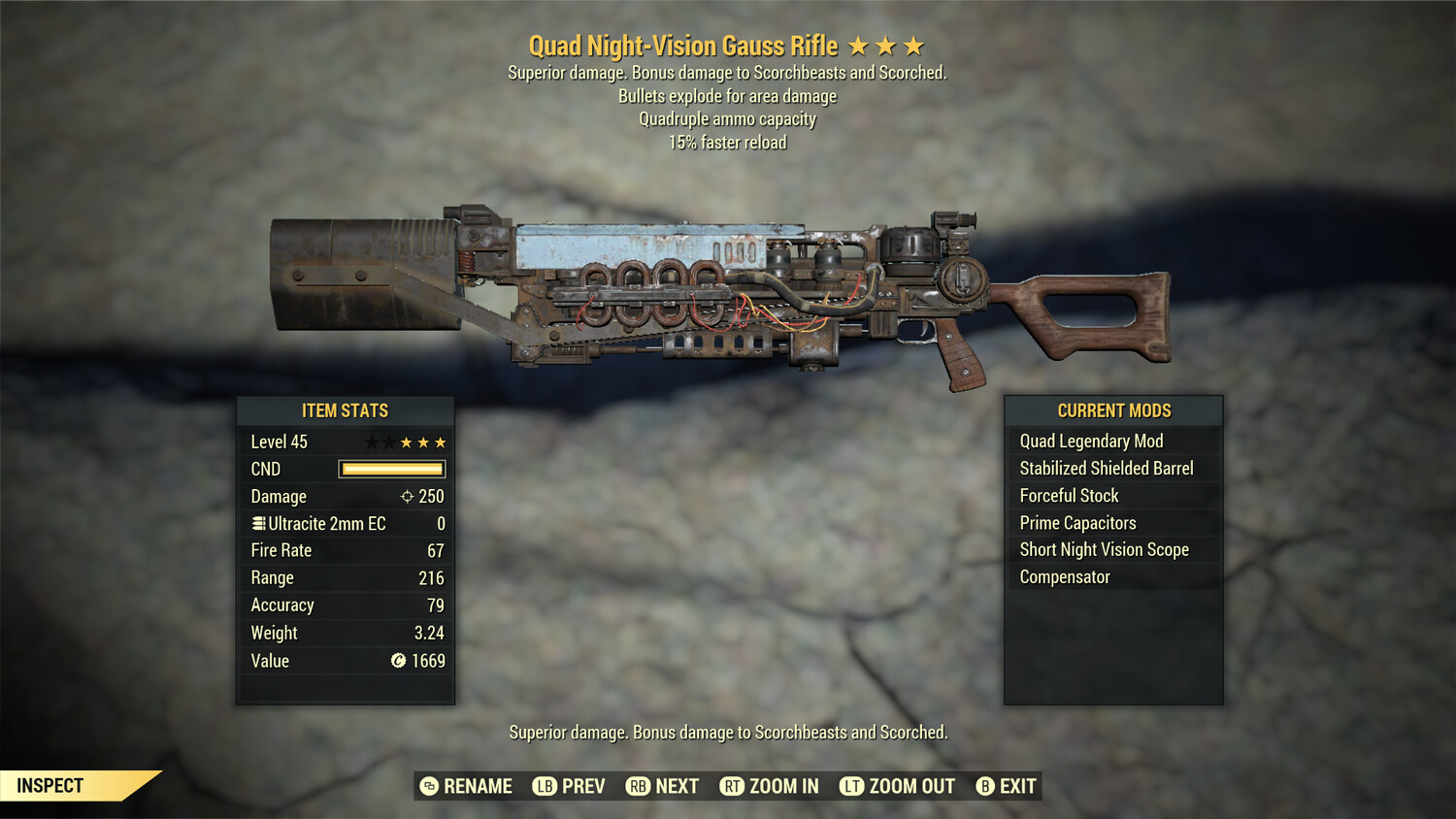1456x819 pixels.
Task: Click the CND condition bar
Action: pyautogui.click(x=391, y=469)
